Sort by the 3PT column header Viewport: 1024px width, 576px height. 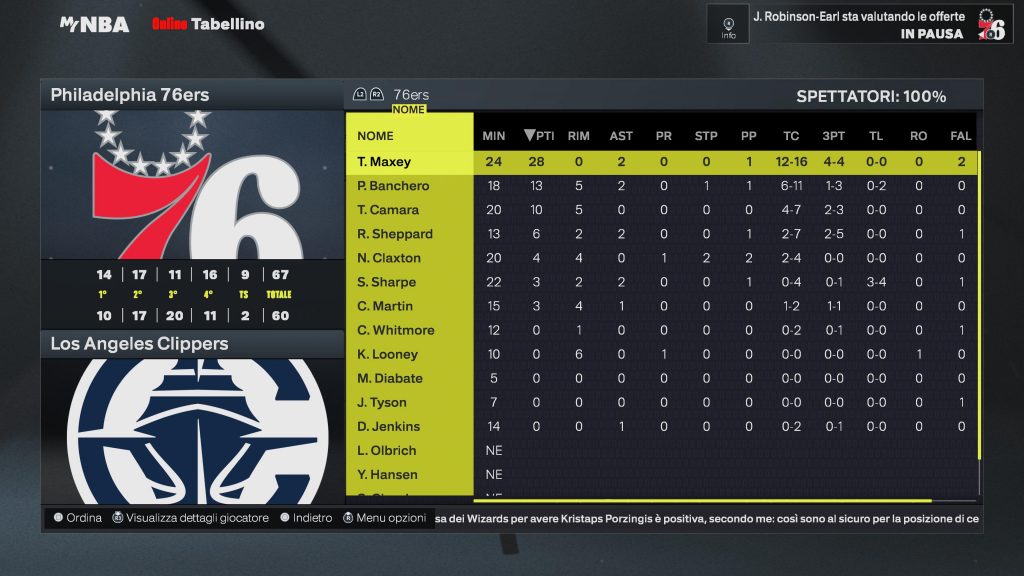834,136
